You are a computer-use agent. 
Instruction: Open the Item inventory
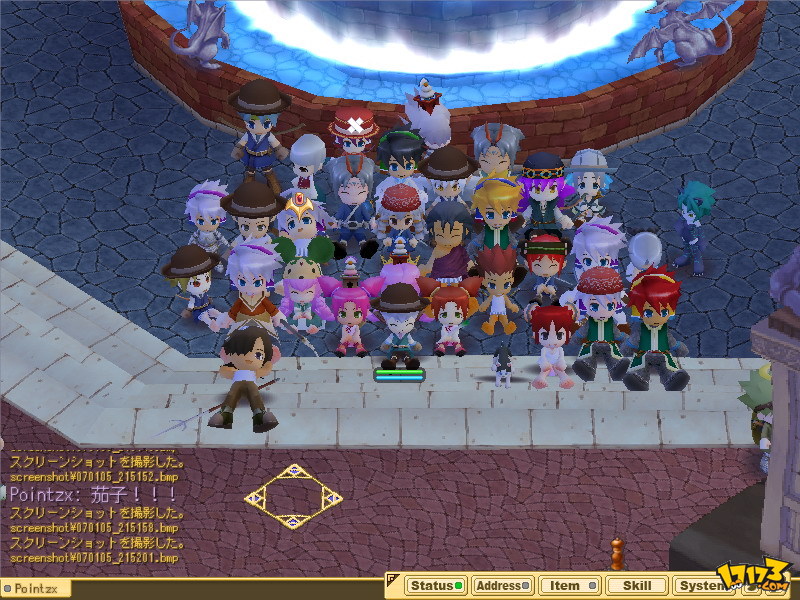(568, 586)
